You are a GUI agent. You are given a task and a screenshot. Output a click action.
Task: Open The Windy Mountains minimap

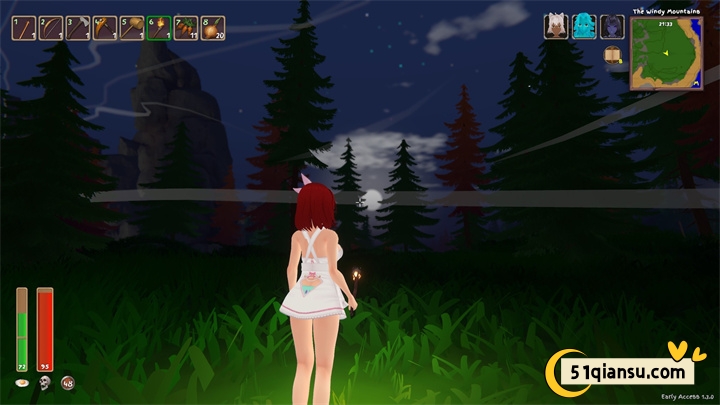coord(666,54)
